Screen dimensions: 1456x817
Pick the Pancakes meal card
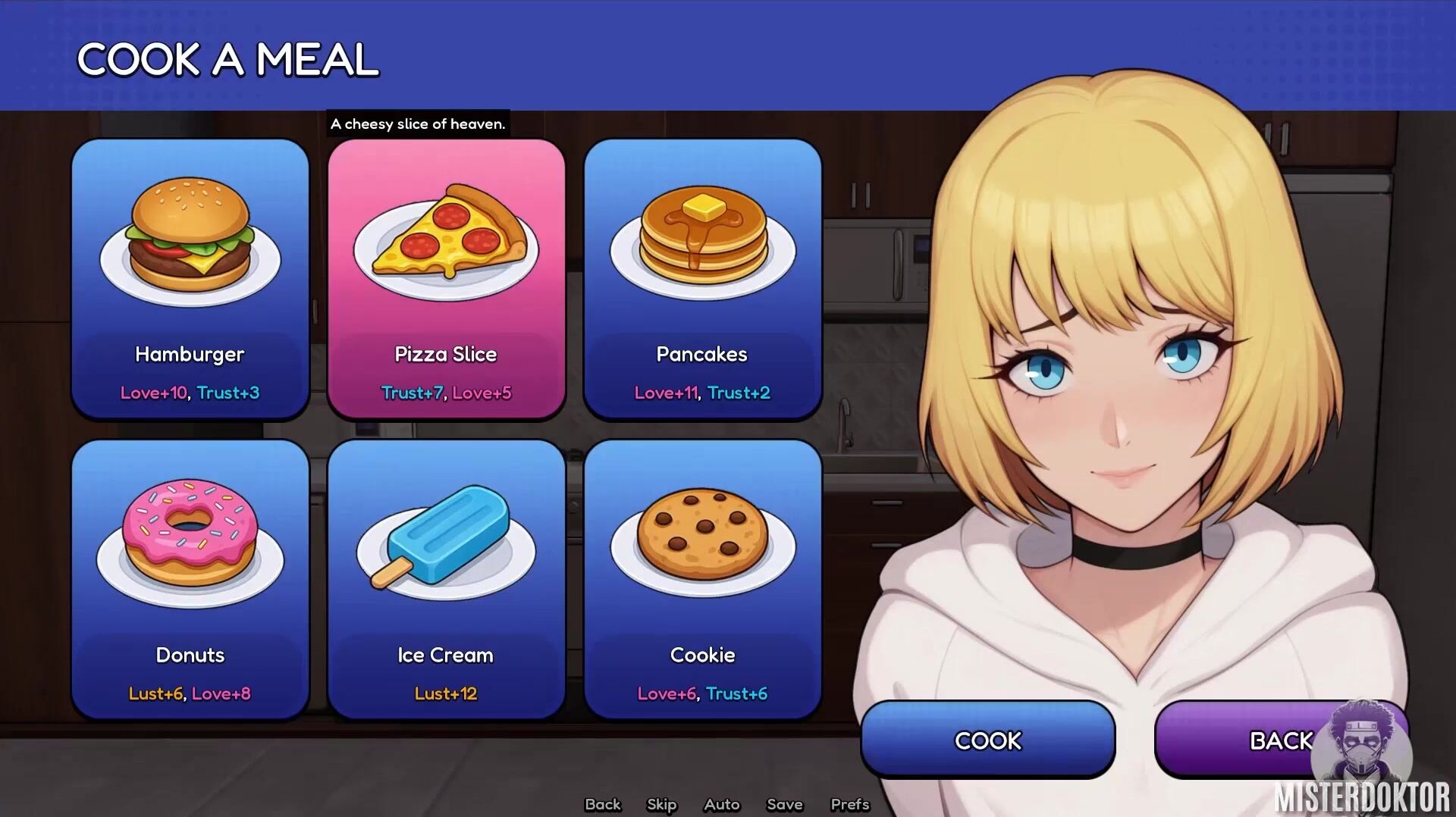click(702, 278)
